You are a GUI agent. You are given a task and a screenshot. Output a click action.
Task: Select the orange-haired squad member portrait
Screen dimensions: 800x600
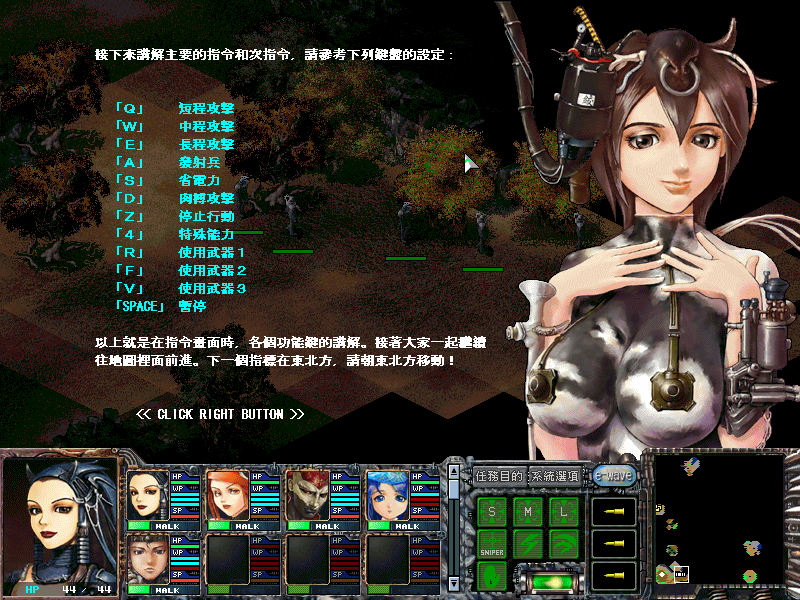[227, 495]
